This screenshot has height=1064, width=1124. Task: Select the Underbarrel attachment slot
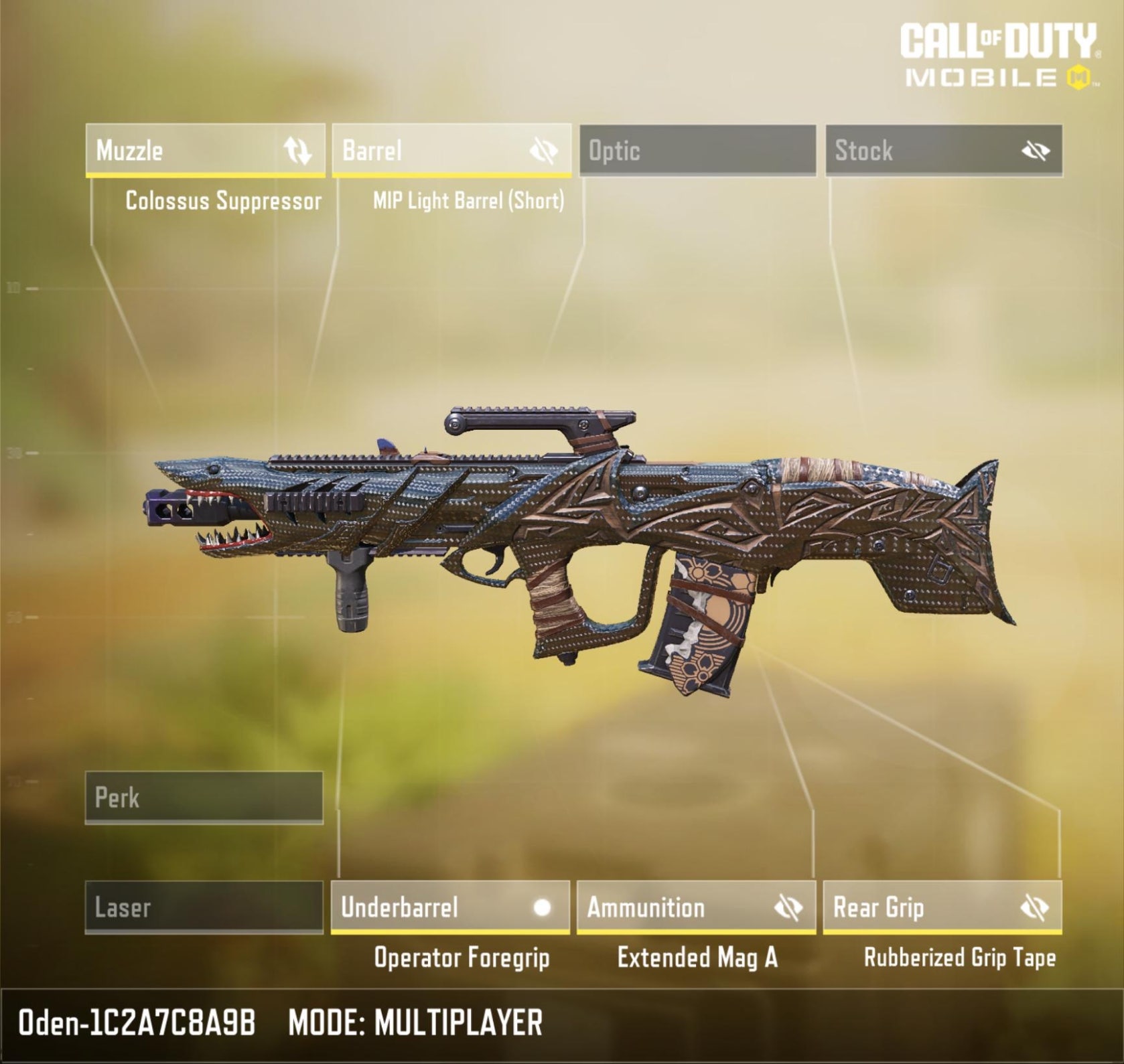[x=429, y=907]
